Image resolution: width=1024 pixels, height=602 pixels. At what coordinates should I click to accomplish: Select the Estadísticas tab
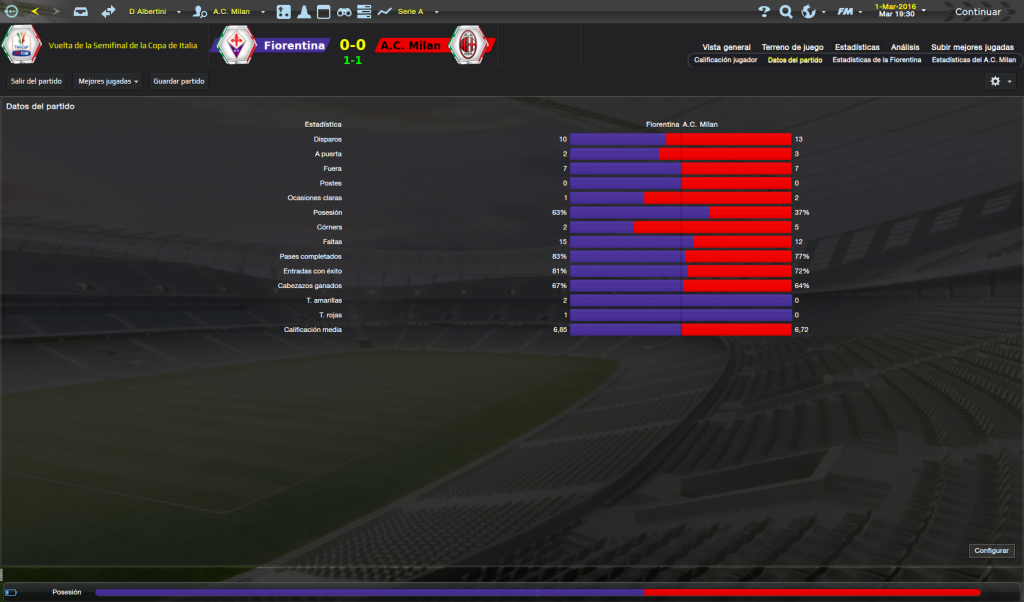coord(857,47)
